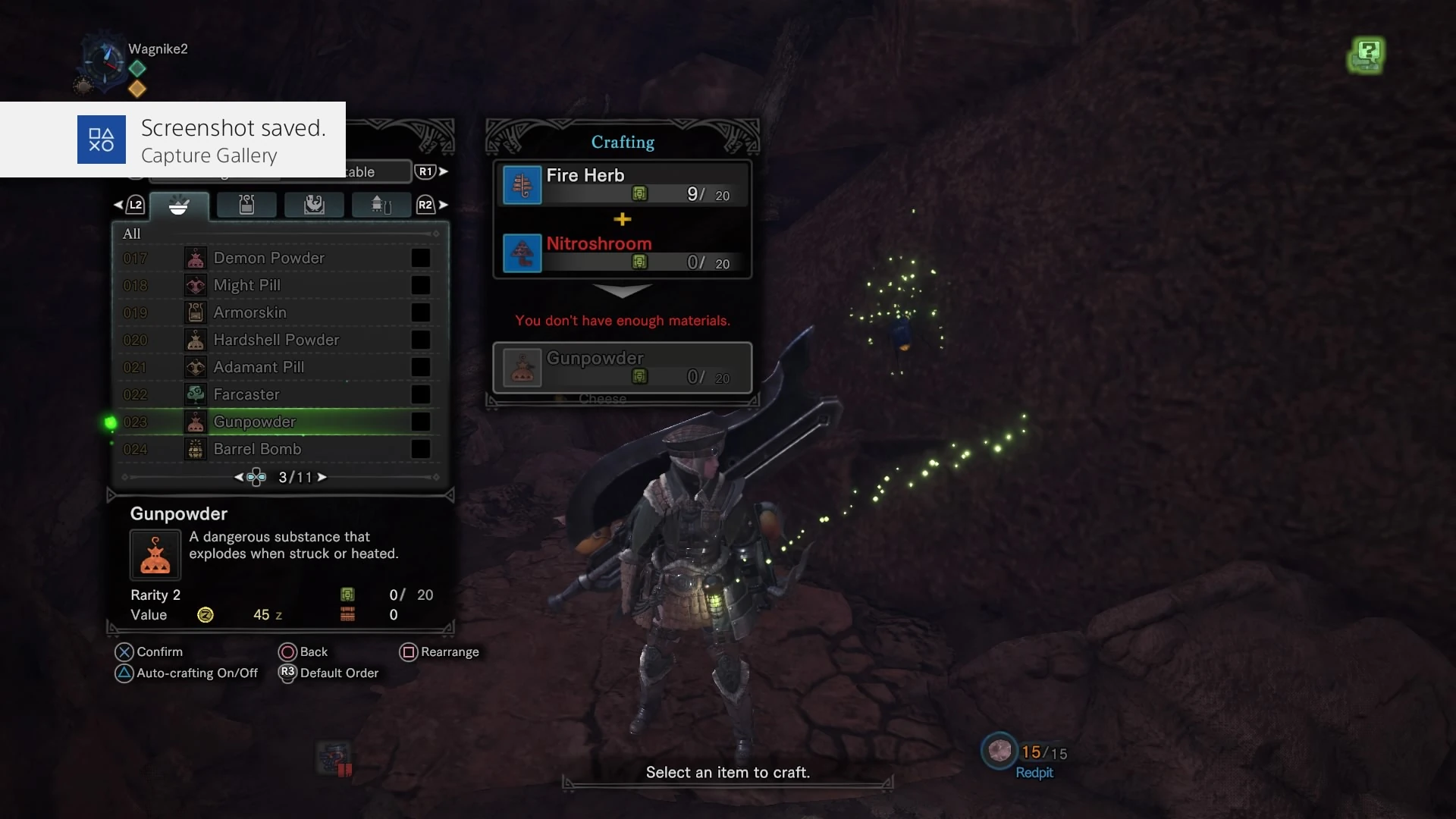Select the Armorskin recipe row
Screen dimensions: 1456x819
(250, 312)
